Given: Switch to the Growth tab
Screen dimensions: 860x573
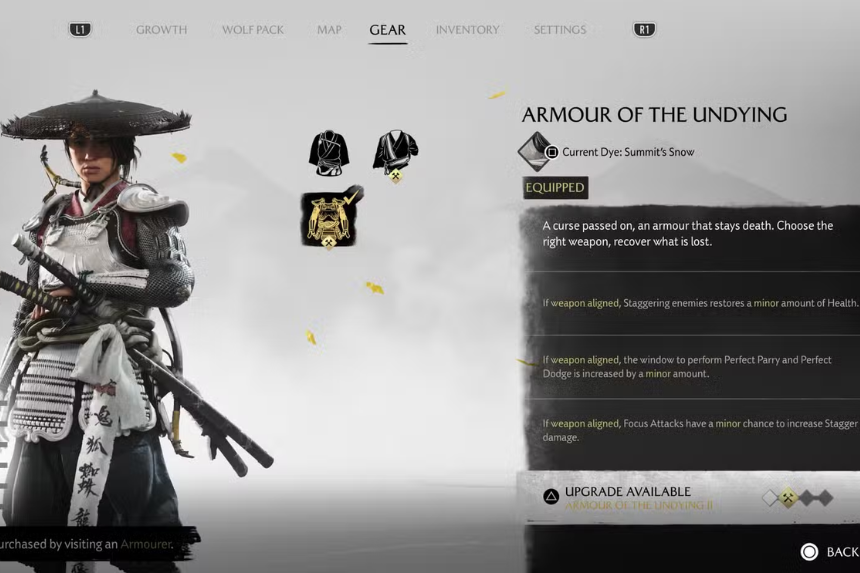Looking at the screenshot, I should pos(161,30).
